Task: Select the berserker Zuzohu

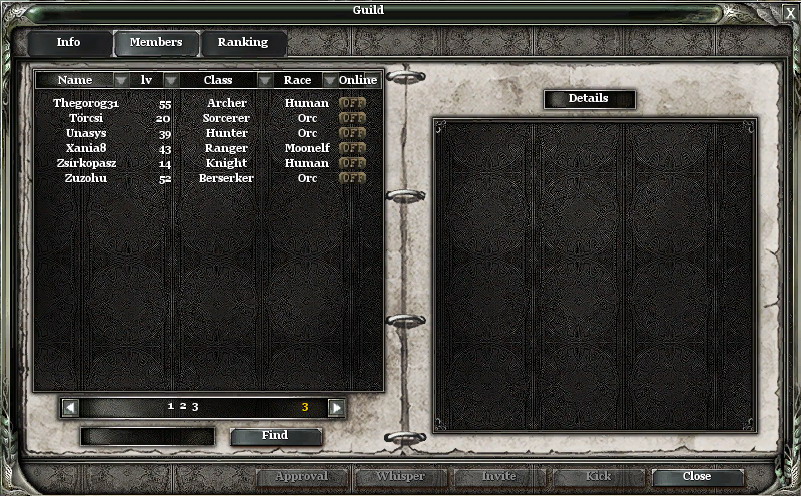Action: pyautogui.click(x=86, y=178)
